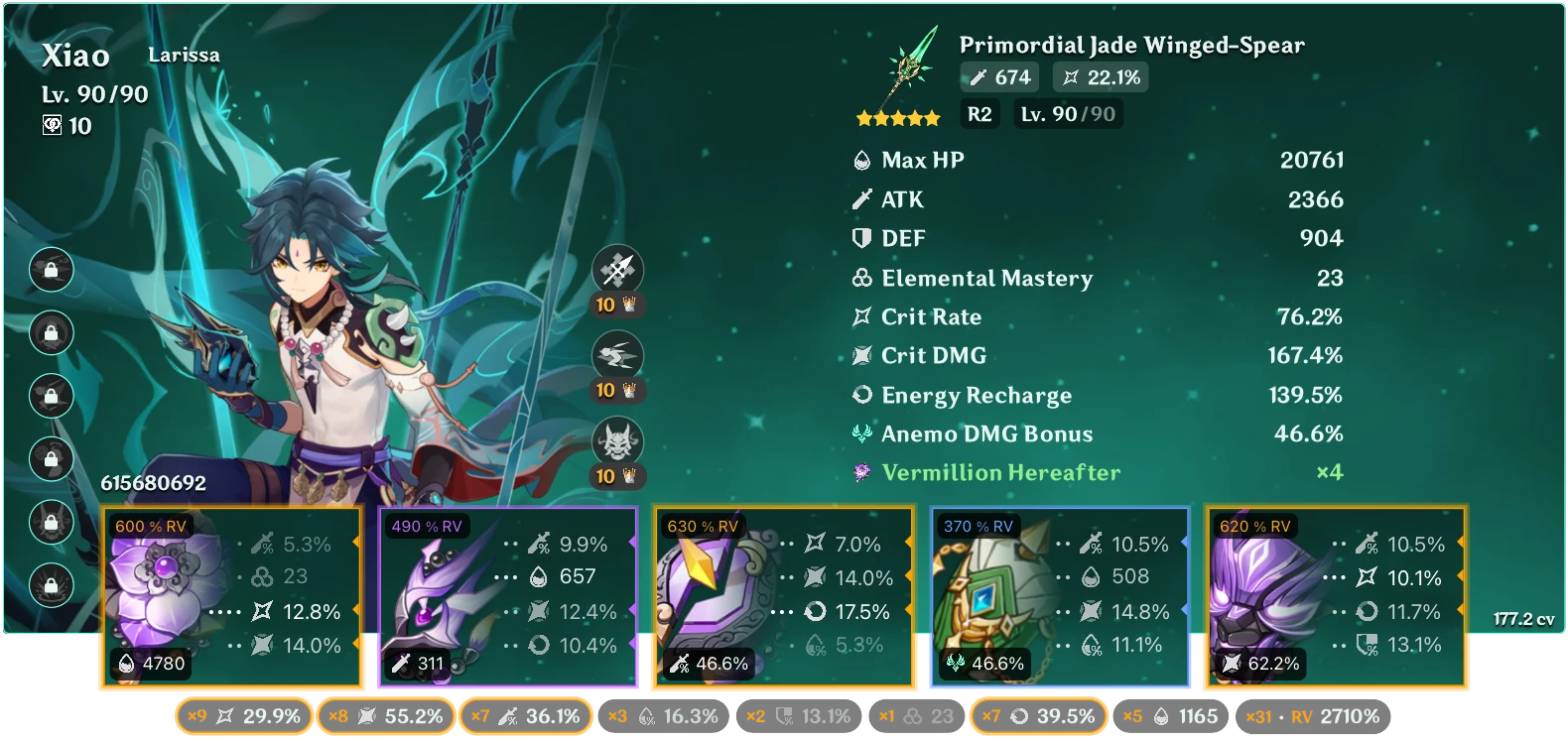Viewport: 1568px width, 741px height.
Task: Toggle the topmost padlock in left sidebar
Action: (51, 270)
